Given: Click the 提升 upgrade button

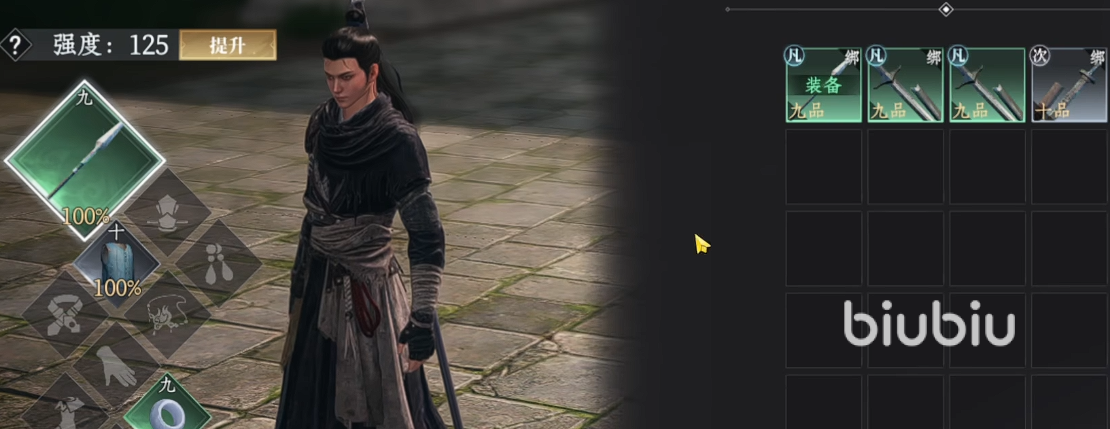Looking at the screenshot, I should coord(228,45).
